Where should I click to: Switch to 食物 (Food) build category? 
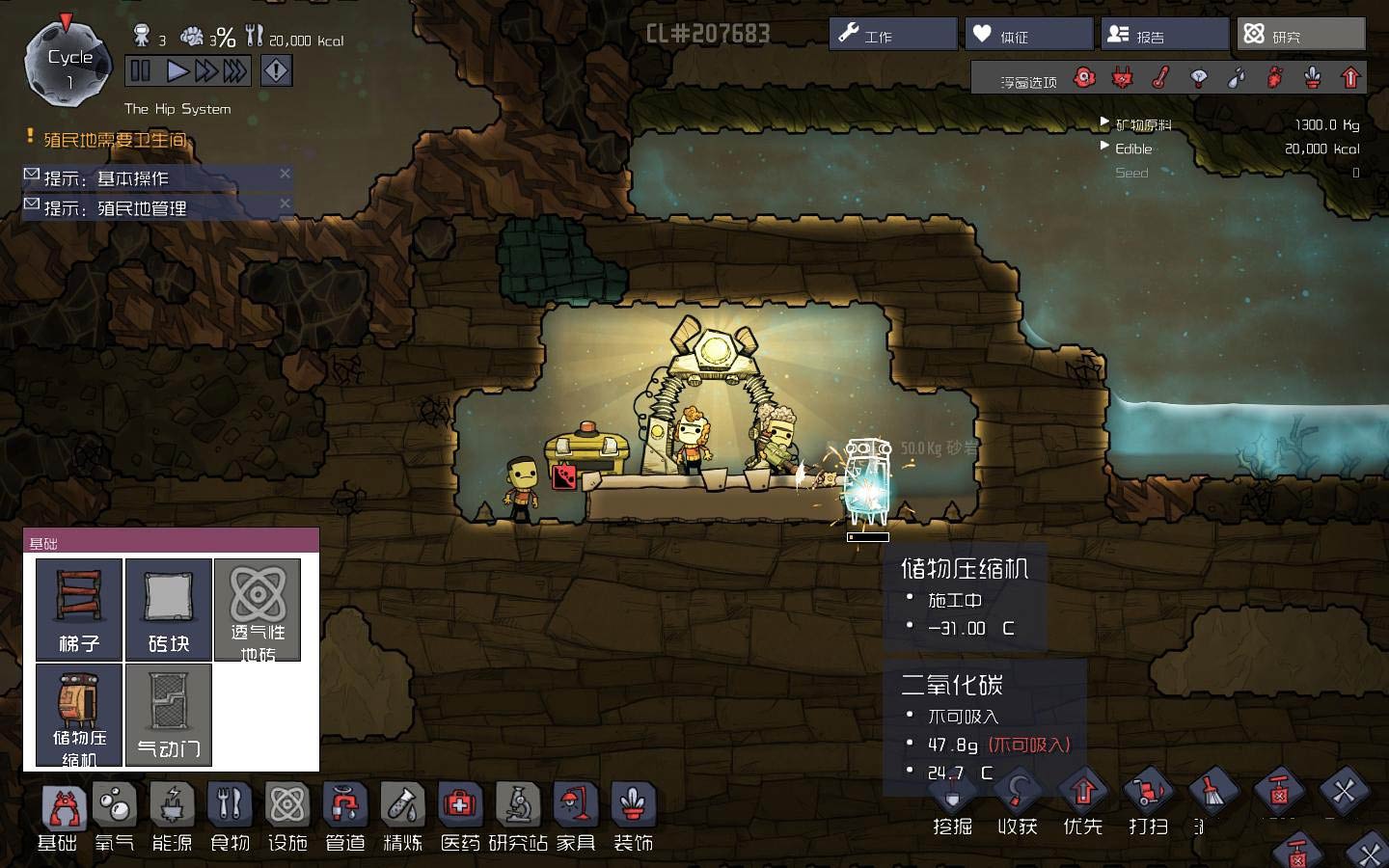tap(230, 816)
